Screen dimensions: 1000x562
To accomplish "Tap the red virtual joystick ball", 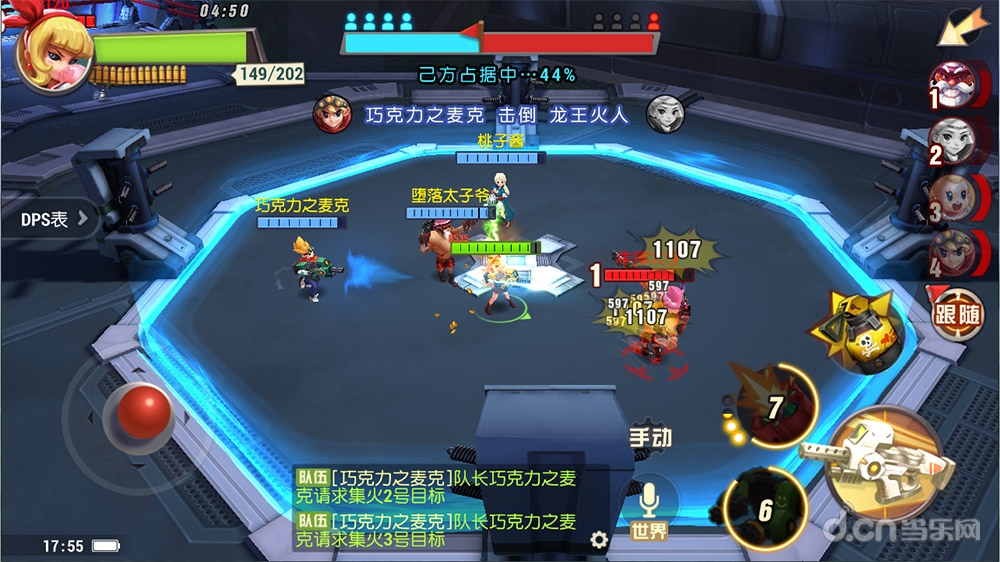I will pos(144,410).
